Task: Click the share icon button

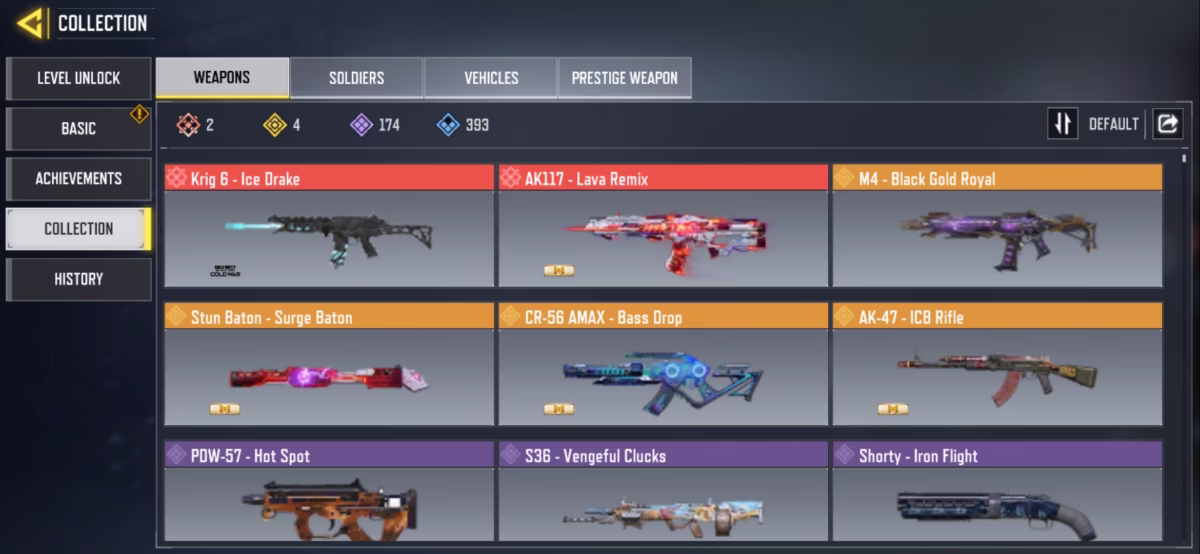Action: pos(1167,124)
